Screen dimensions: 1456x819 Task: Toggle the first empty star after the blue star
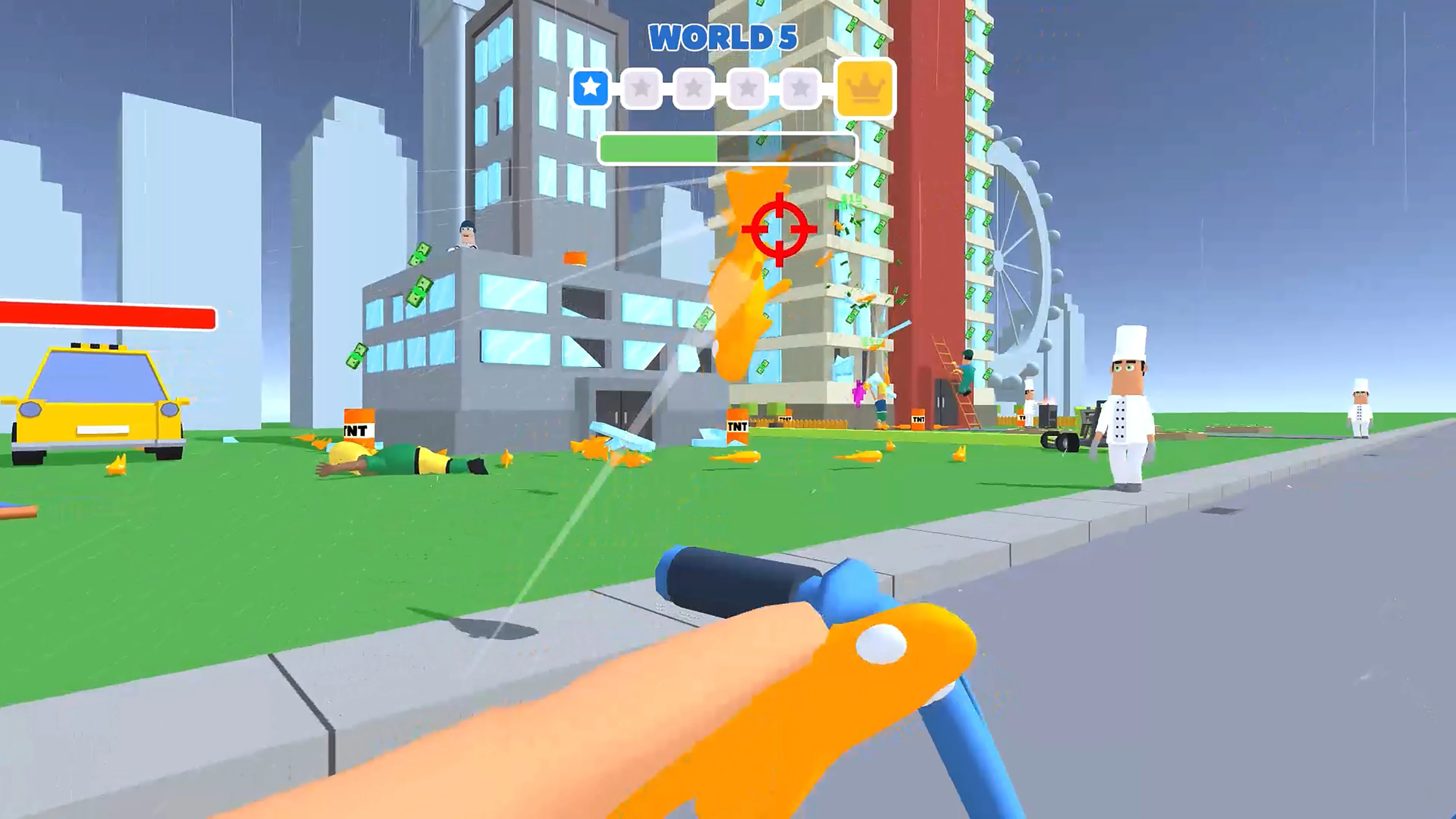pyautogui.click(x=642, y=88)
